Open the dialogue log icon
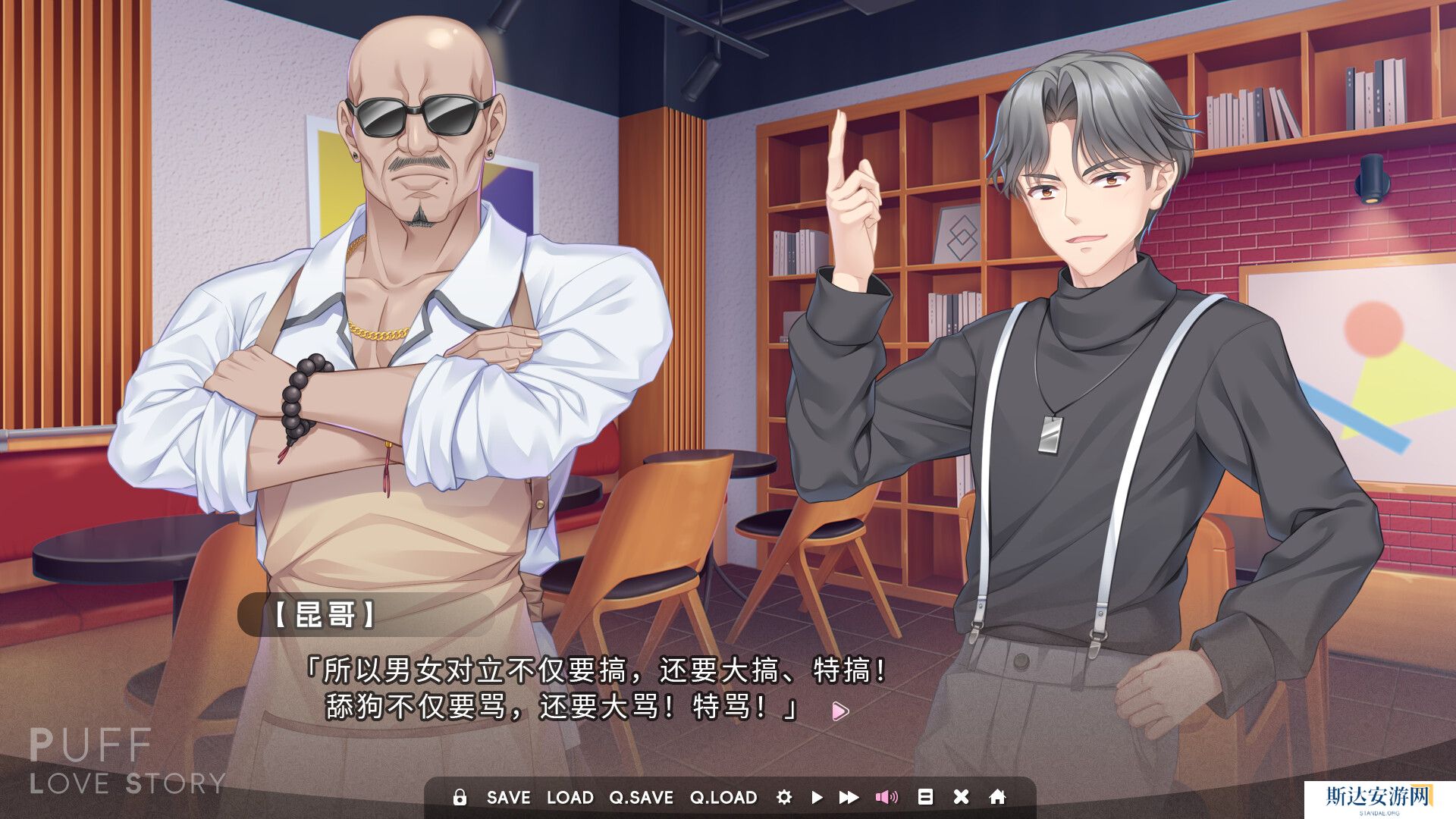The image size is (1456, 819). (925, 797)
